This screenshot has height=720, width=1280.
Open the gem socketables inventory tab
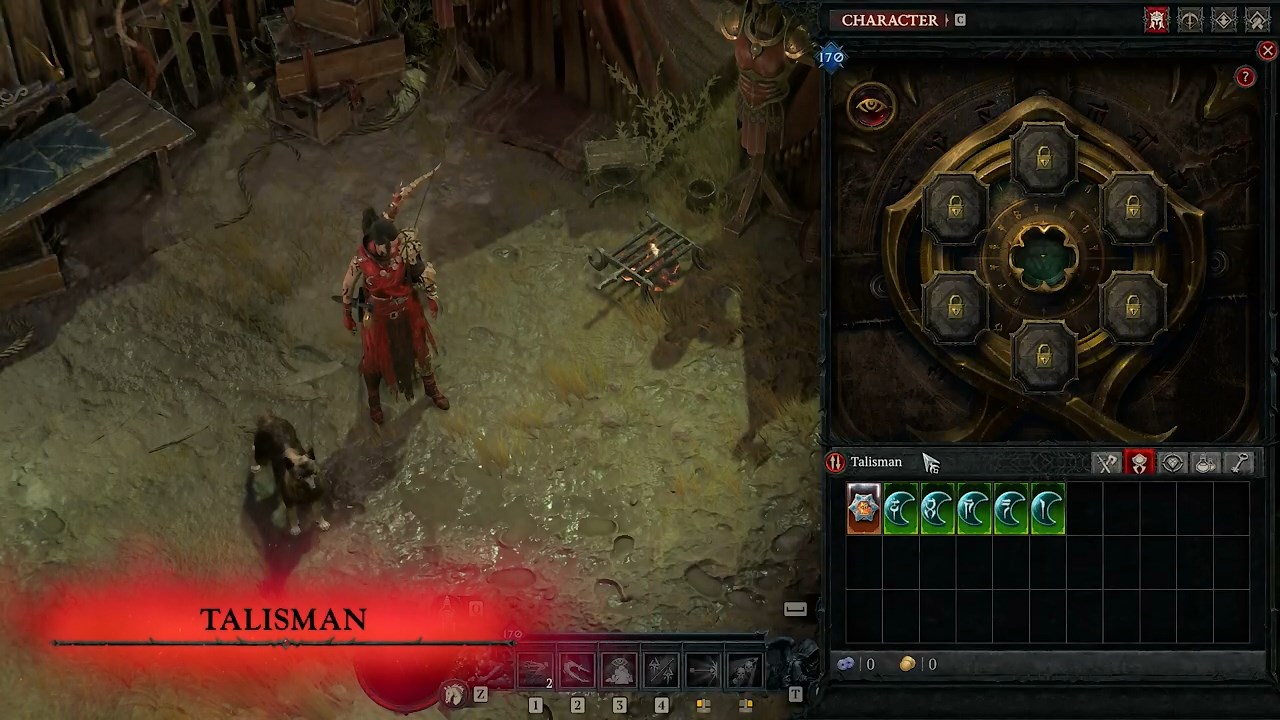(x=1173, y=462)
